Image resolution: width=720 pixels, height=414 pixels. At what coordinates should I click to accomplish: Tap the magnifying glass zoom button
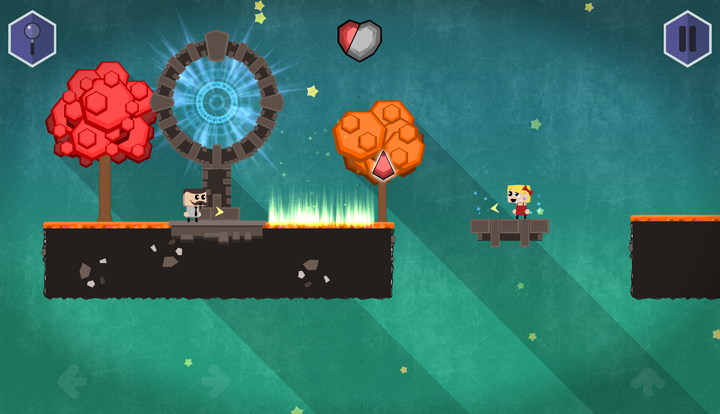pos(32,39)
